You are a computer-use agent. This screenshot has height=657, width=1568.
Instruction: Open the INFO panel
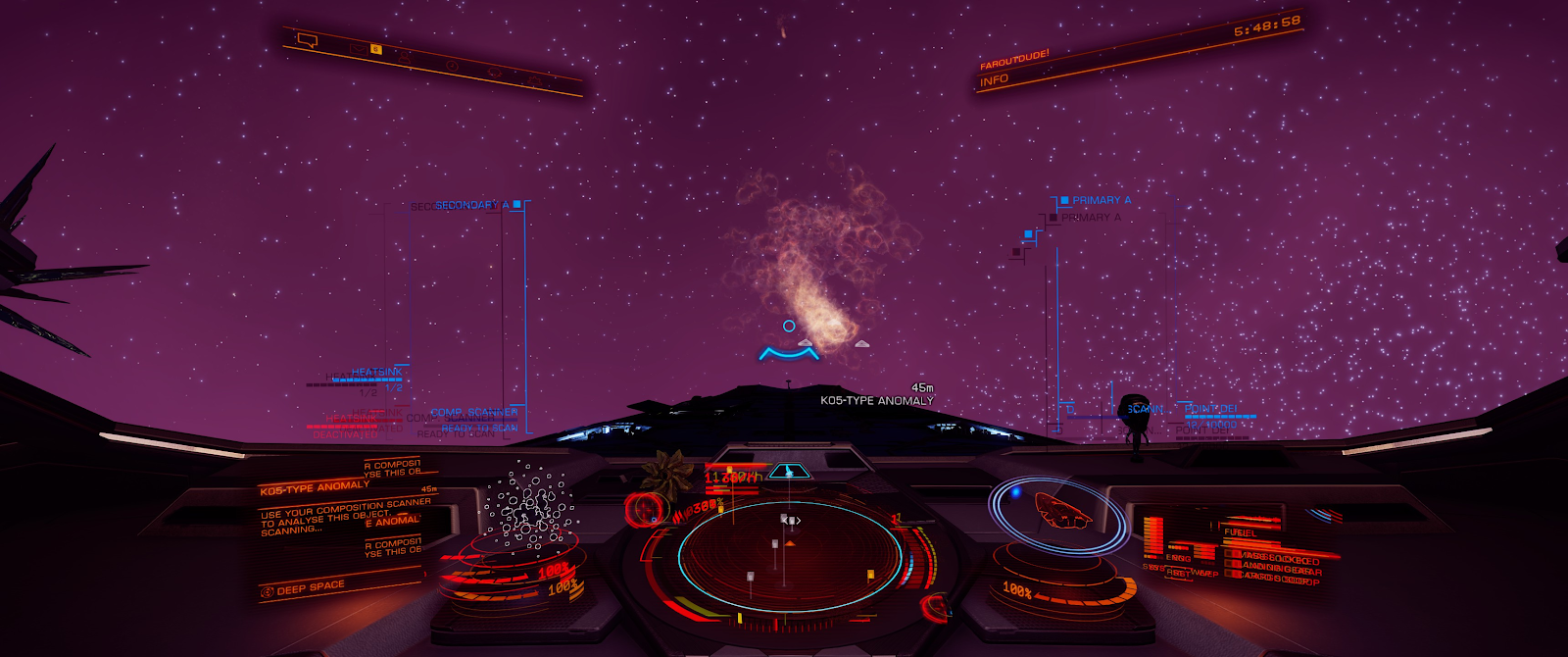(x=994, y=80)
